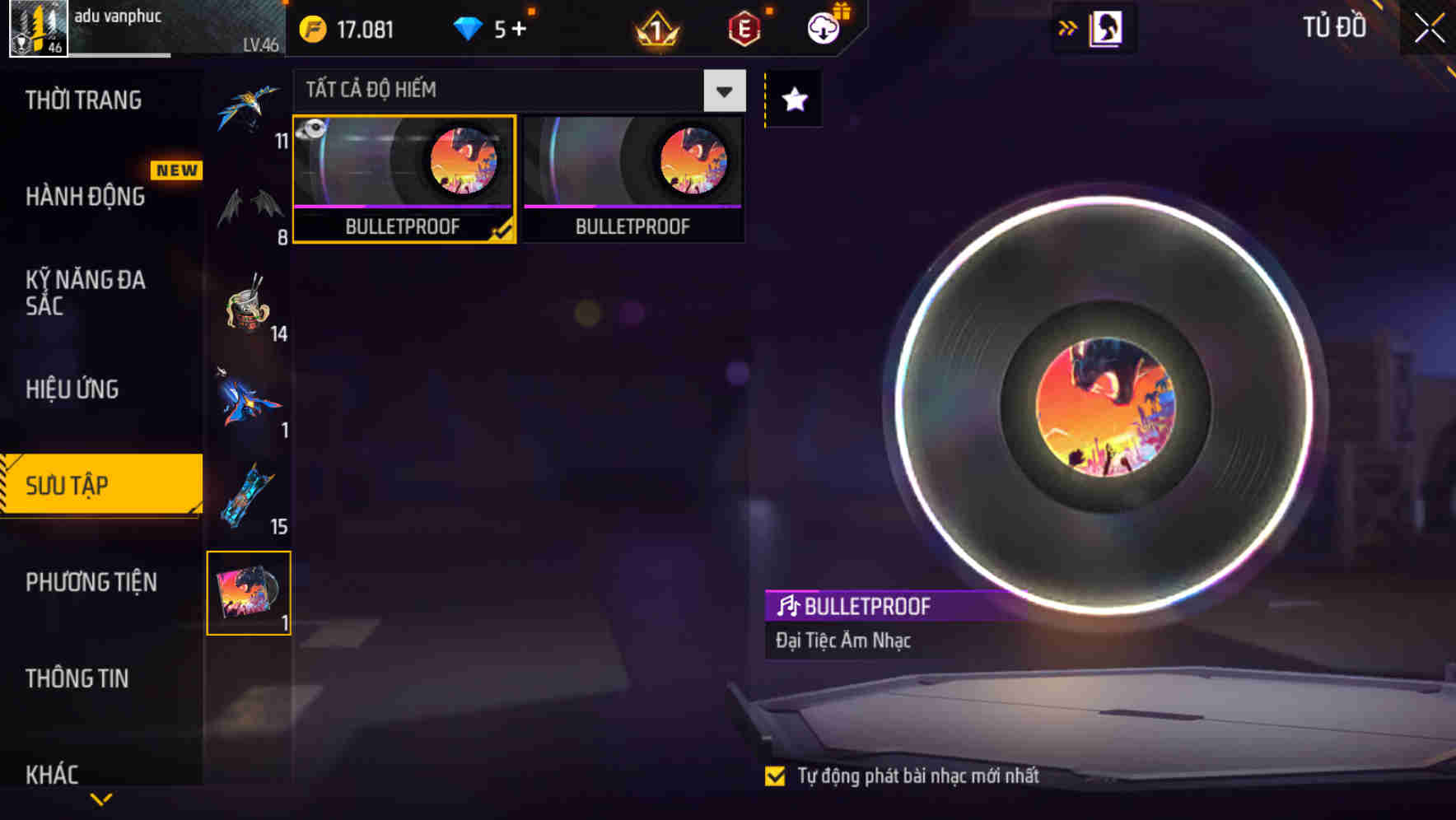The height and width of the screenshot is (820, 1456).
Task: Click the diamond currency icon
Action: tap(468, 29)
